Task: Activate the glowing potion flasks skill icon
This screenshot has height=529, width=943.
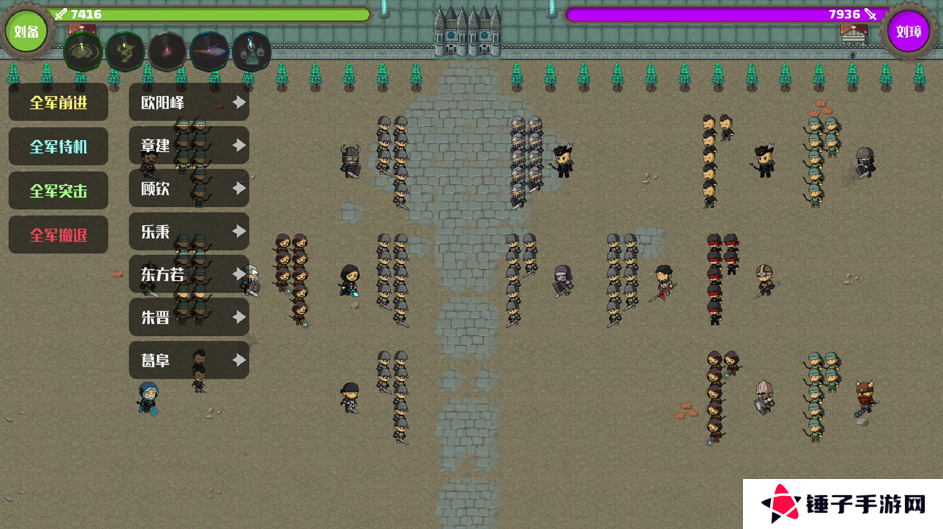Action: (252, 50)
